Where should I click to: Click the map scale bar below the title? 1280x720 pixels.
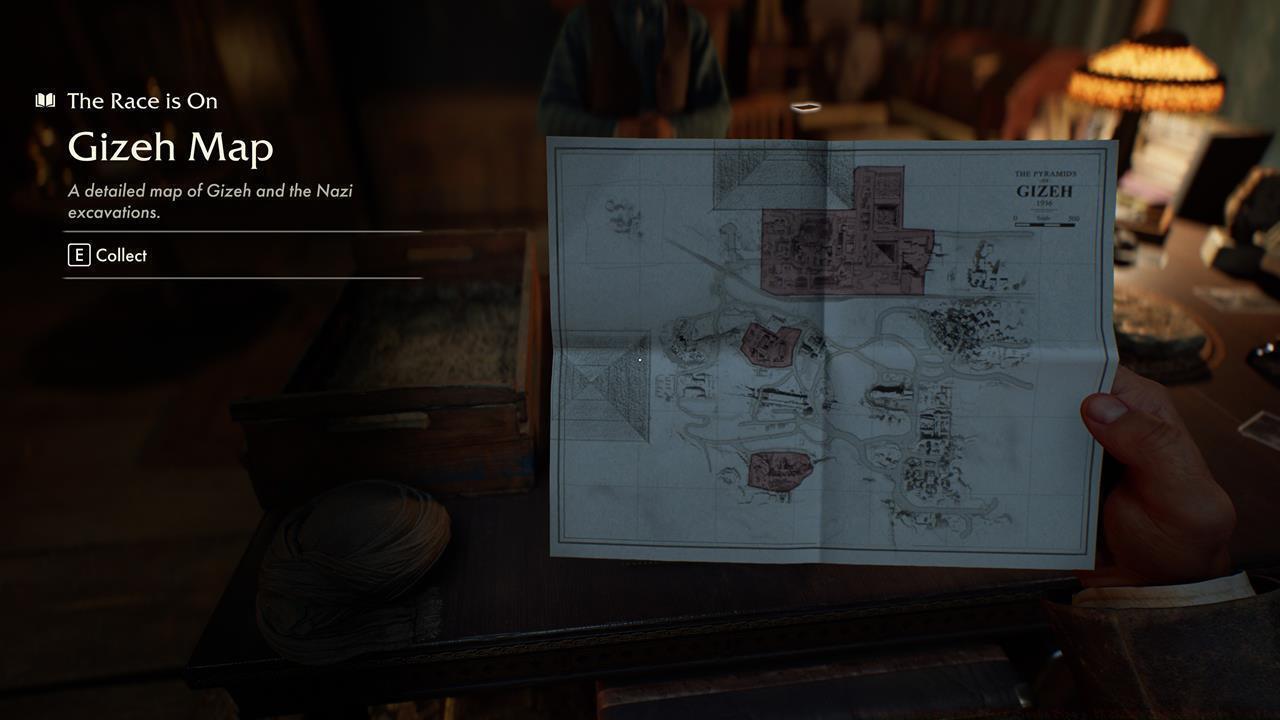click(1045, 225)
